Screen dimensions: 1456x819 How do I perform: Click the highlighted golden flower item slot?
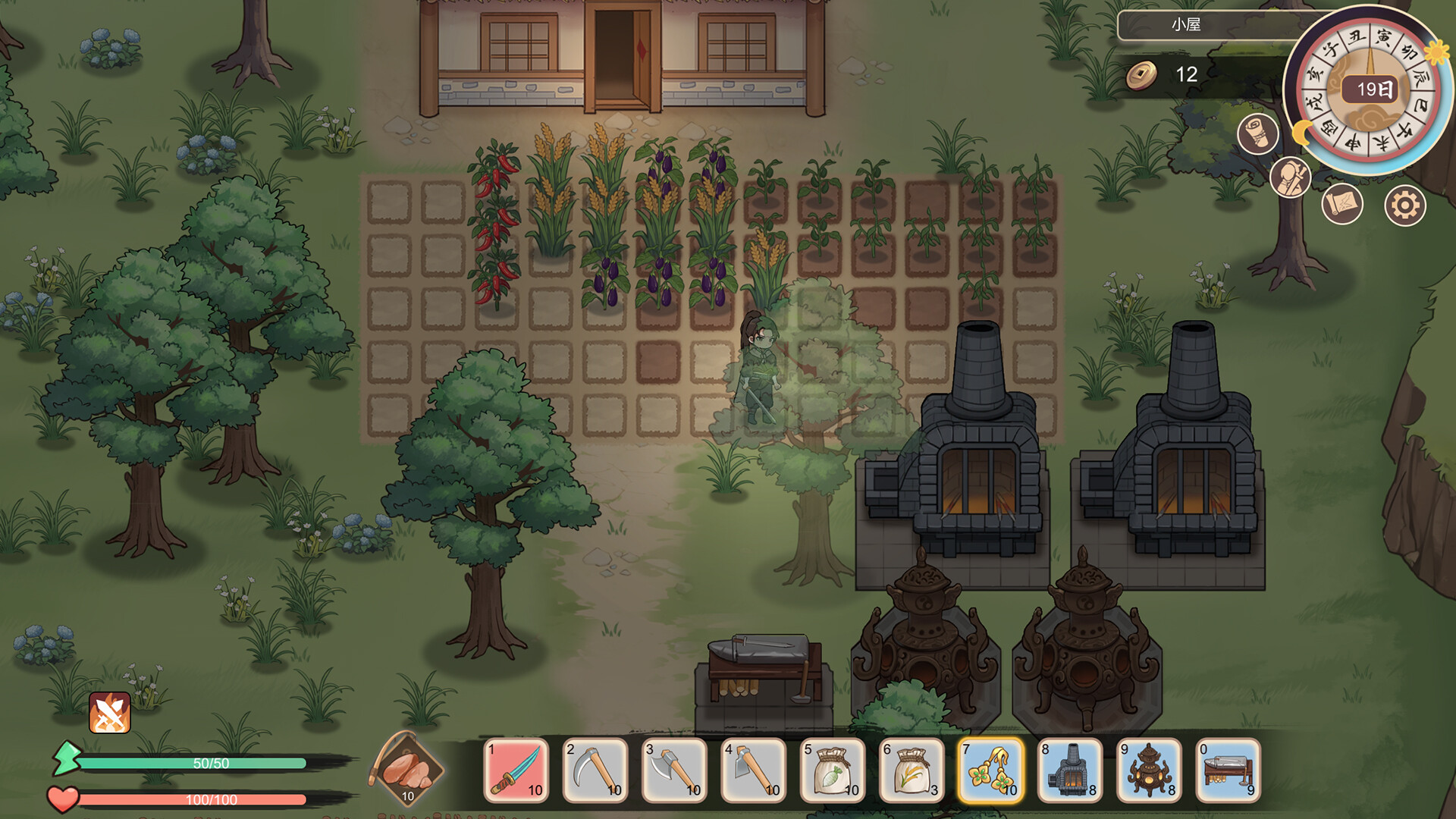(991, 770)
